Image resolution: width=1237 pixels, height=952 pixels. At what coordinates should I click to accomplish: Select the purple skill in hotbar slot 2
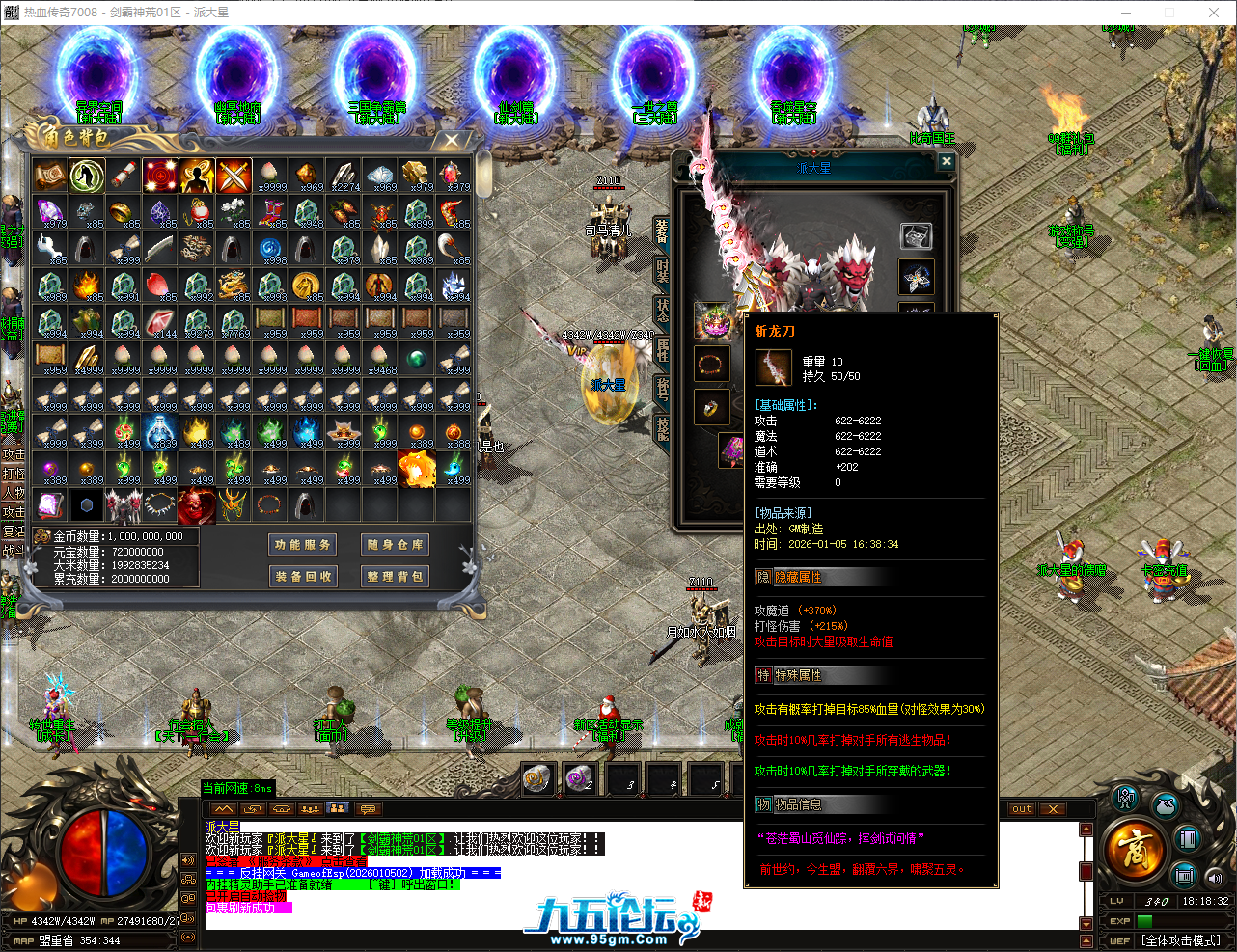coord(577,780)
